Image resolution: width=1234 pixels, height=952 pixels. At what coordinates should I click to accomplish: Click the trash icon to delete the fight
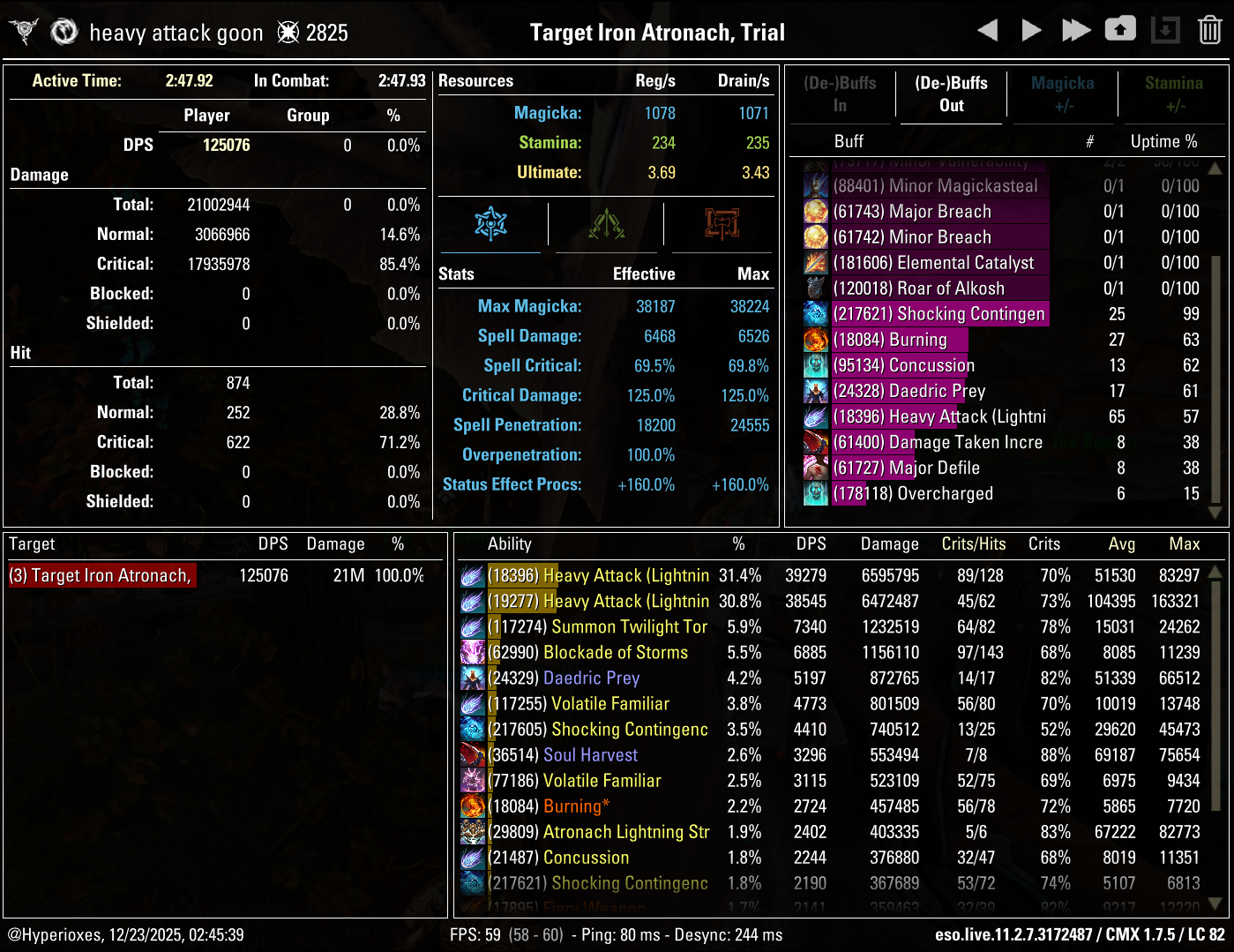pos(1211,29)
